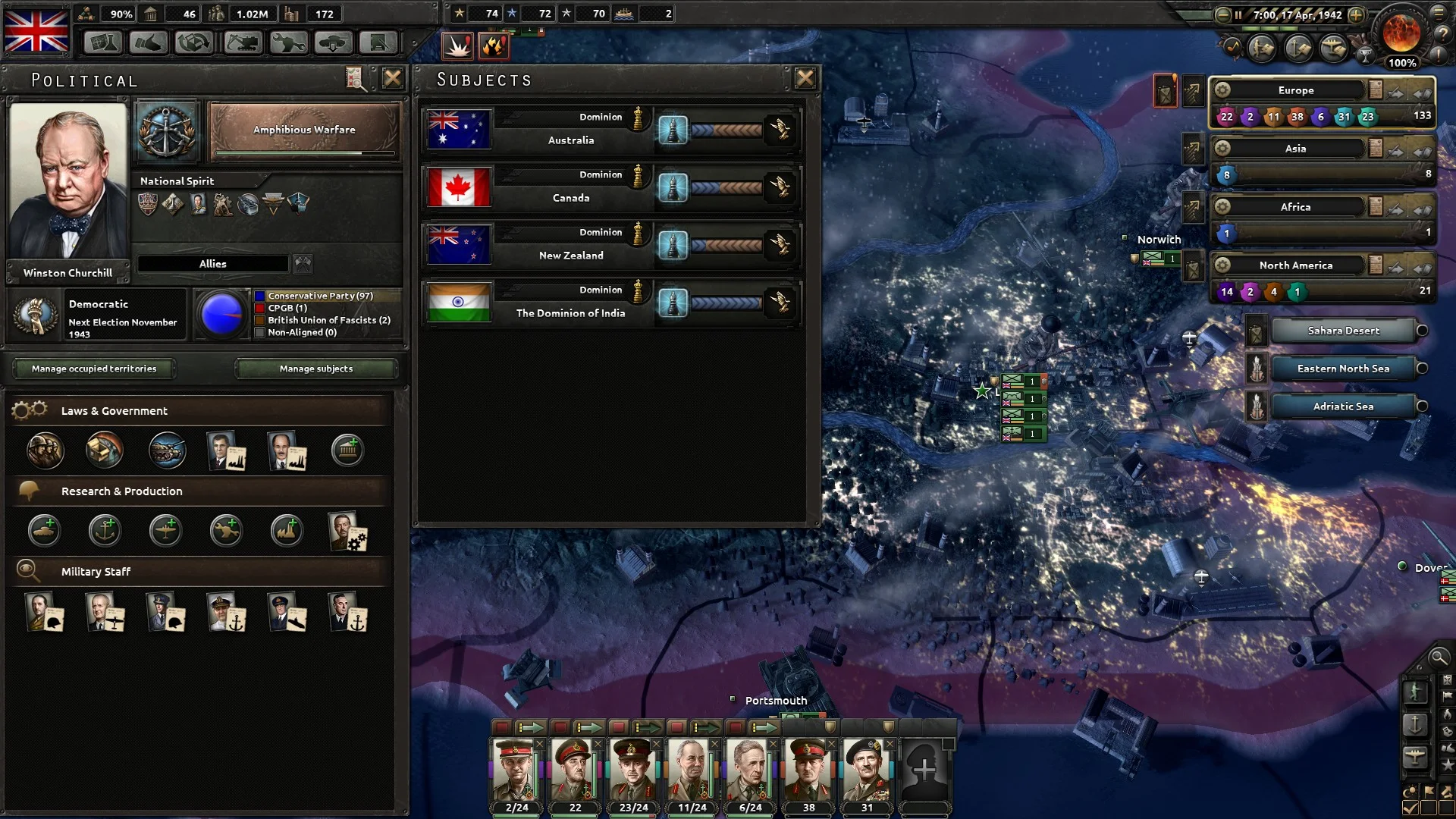Open the Production tab in the top toolbar
The image size is (1456, 819).
(195, 42)
